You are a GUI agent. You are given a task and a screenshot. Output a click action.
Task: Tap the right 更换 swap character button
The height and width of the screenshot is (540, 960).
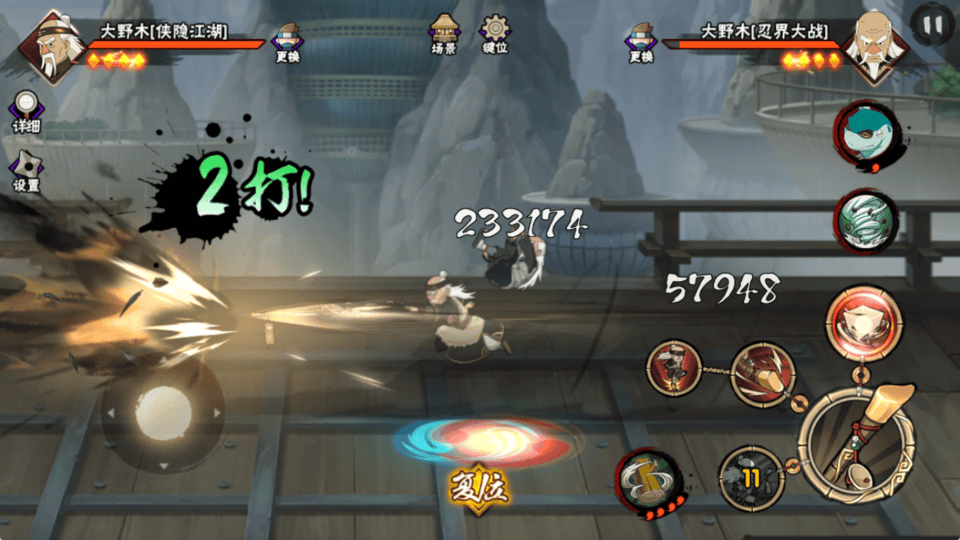pos(641,43)
